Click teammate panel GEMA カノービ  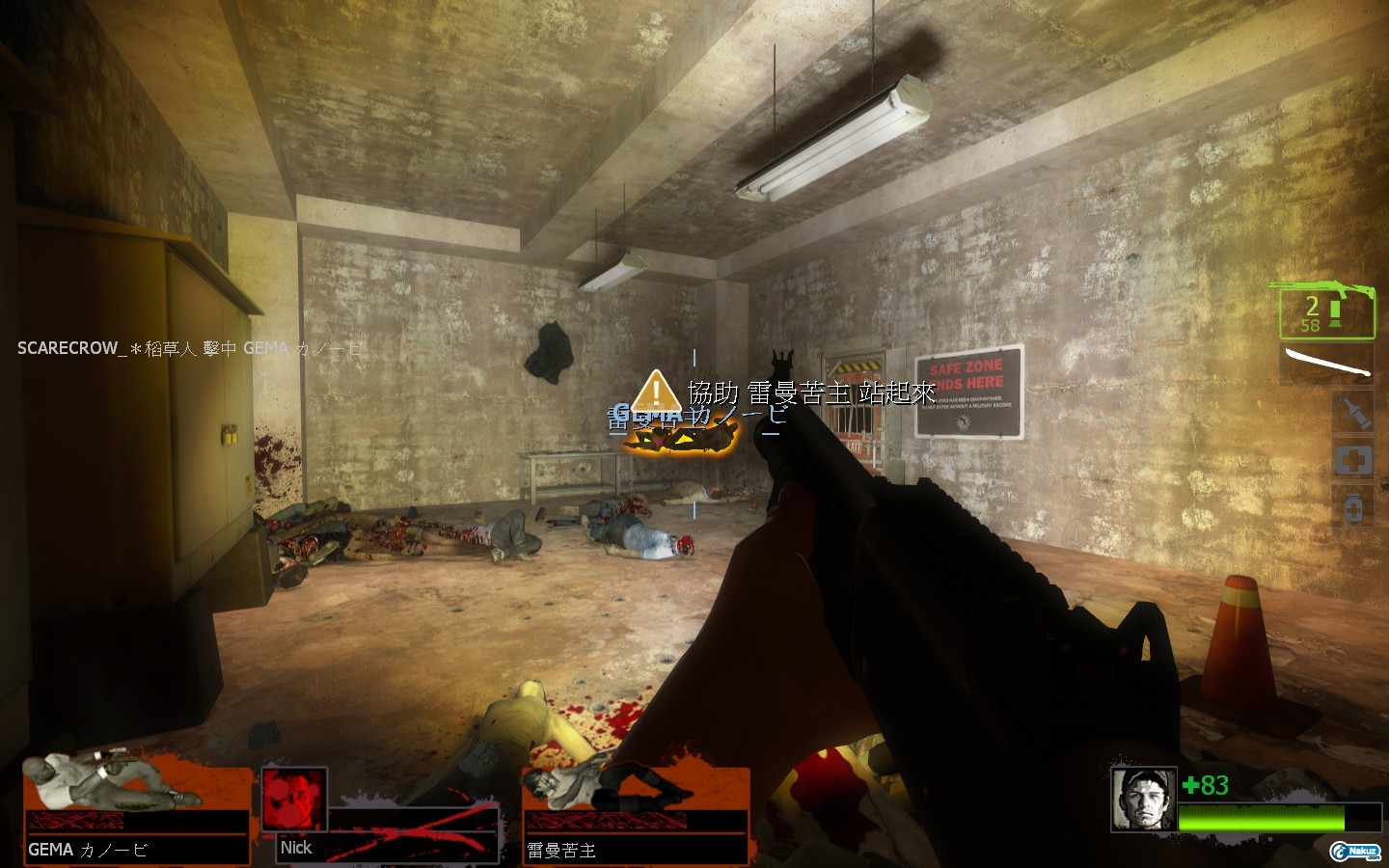click(135, 812)
